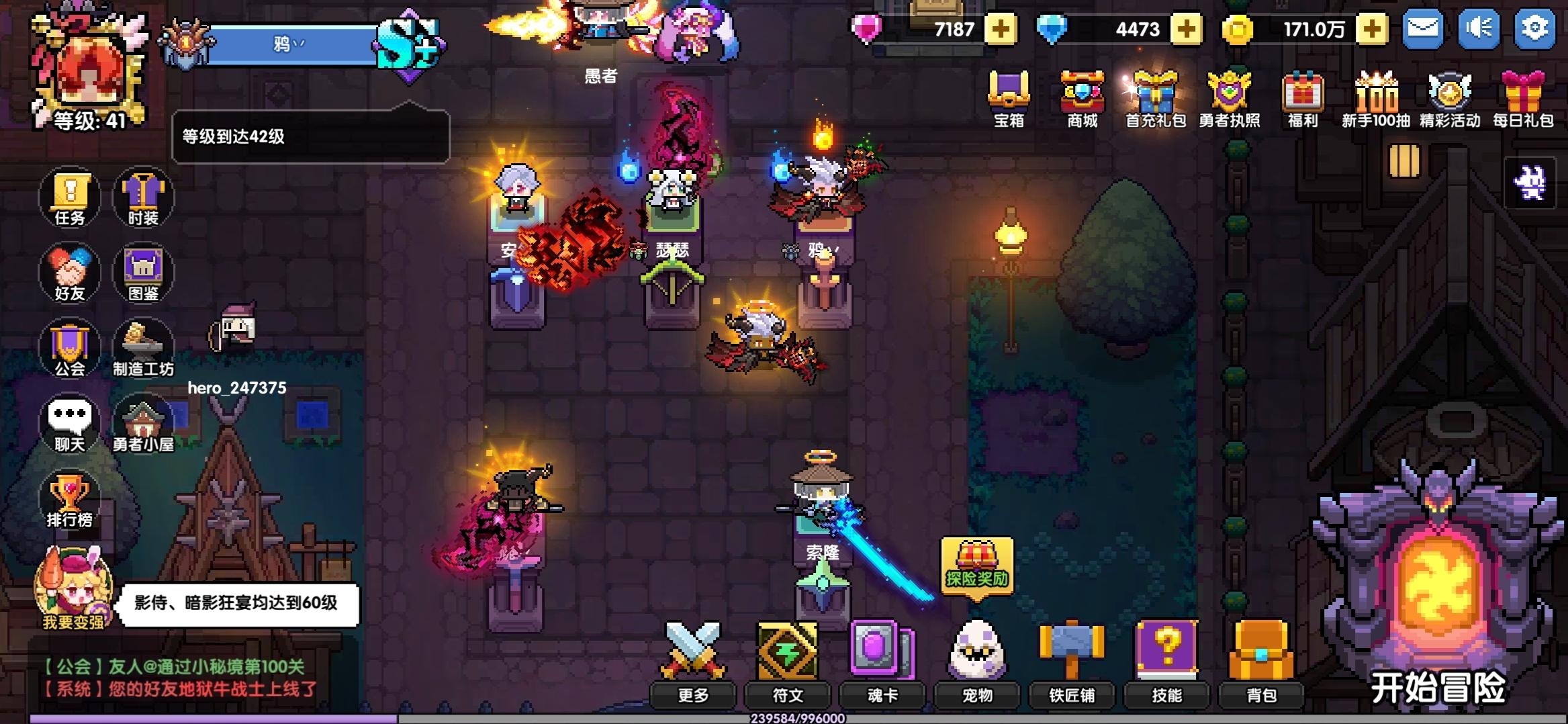The image size is (1568, 724).
Task: Open the 符文 rune panel
Action: [x=786, y=655]
